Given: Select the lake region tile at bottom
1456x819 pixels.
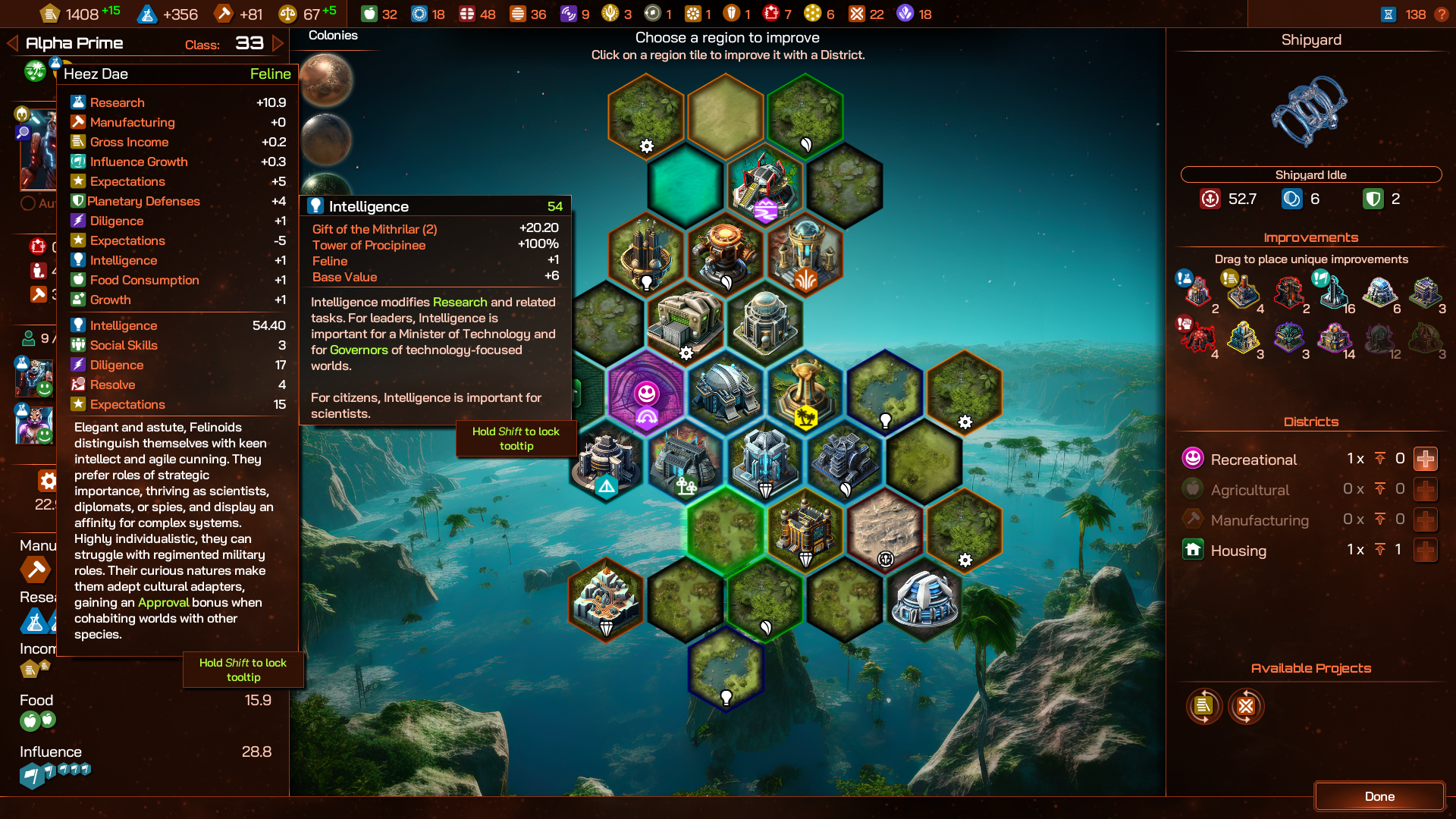Looking at the screenshot, I should (726, 667).
